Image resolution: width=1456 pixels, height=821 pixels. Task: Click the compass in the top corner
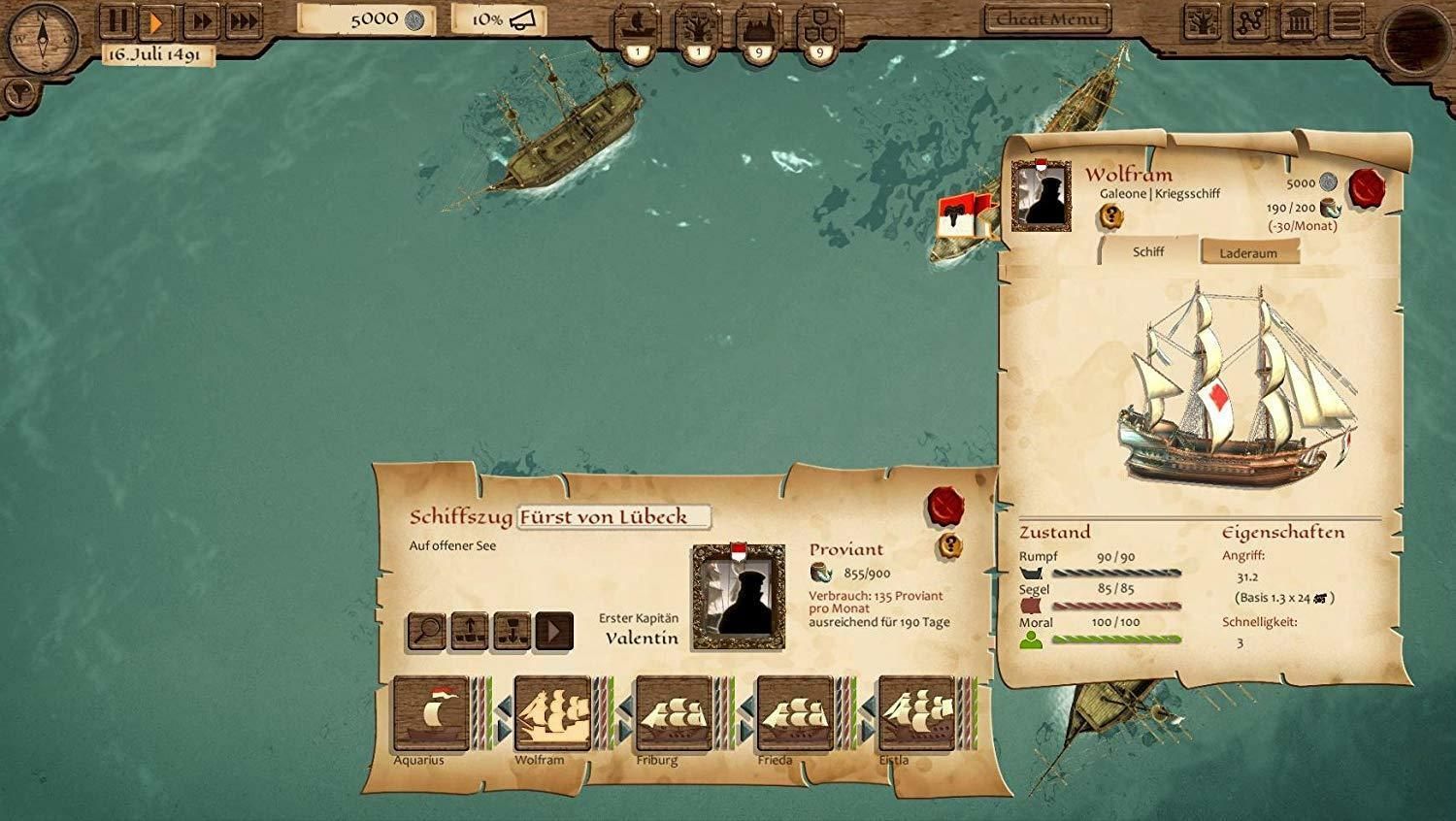pyautogui.click(x=42, y=39)
